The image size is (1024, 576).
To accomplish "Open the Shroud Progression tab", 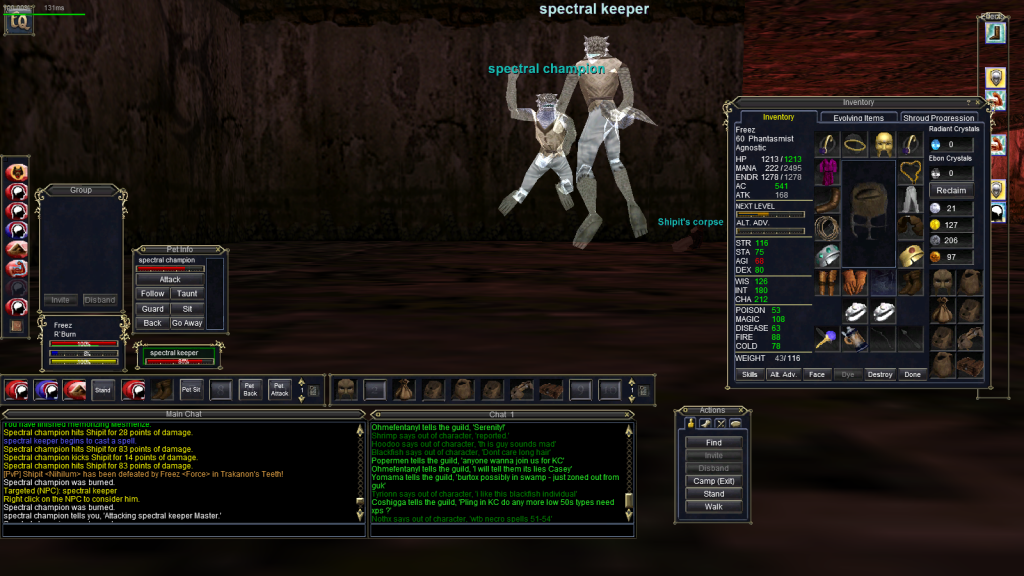I will click(940, 118).
